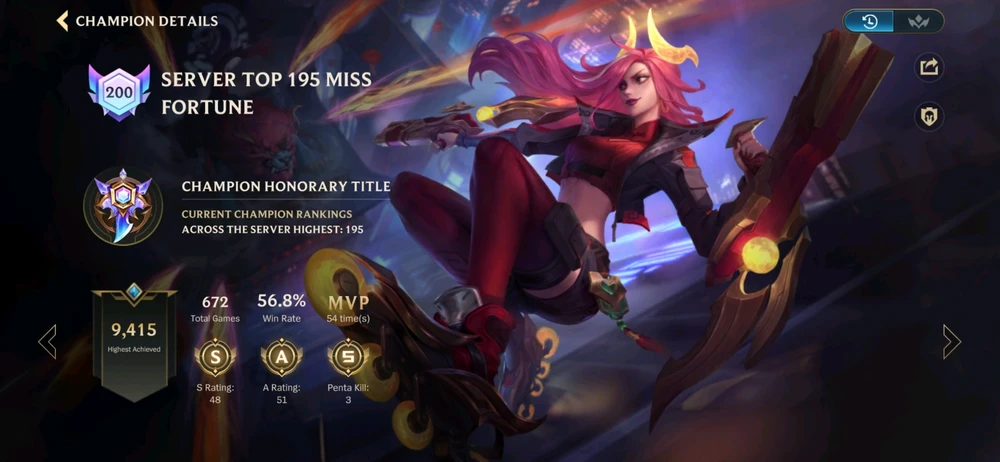Select the Champion Honorary Title badge
This screenshot has width=1000, height=462.
123,207
